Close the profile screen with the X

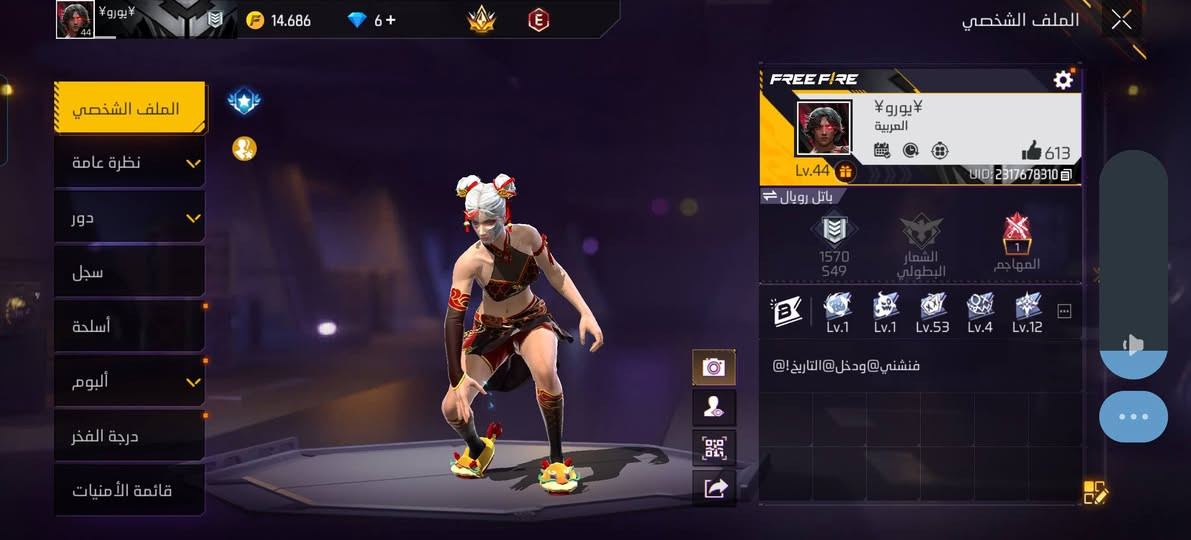(x=1121, y=19)
